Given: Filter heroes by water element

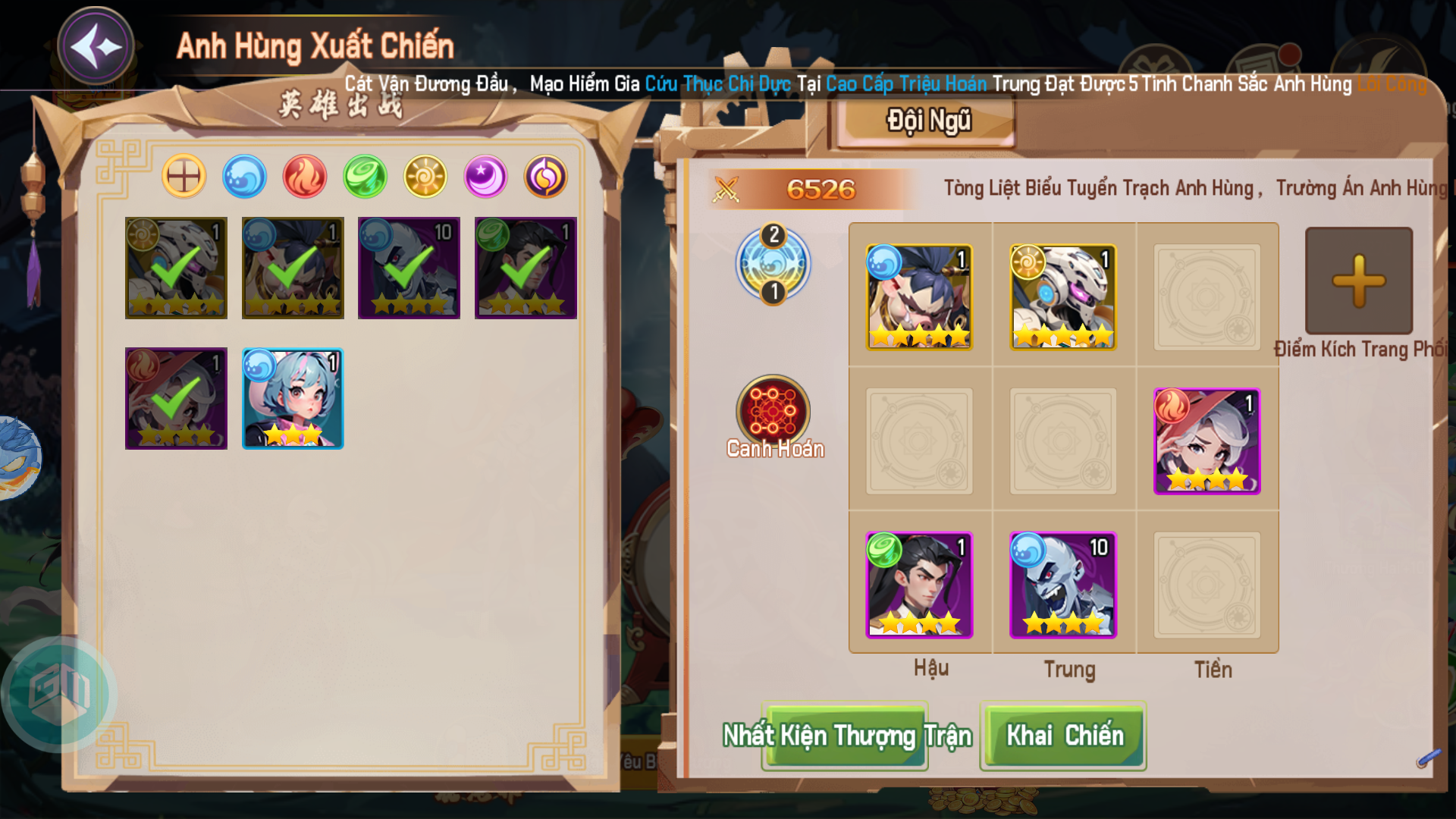Looking at the screenshot, I should coord(244,177).
